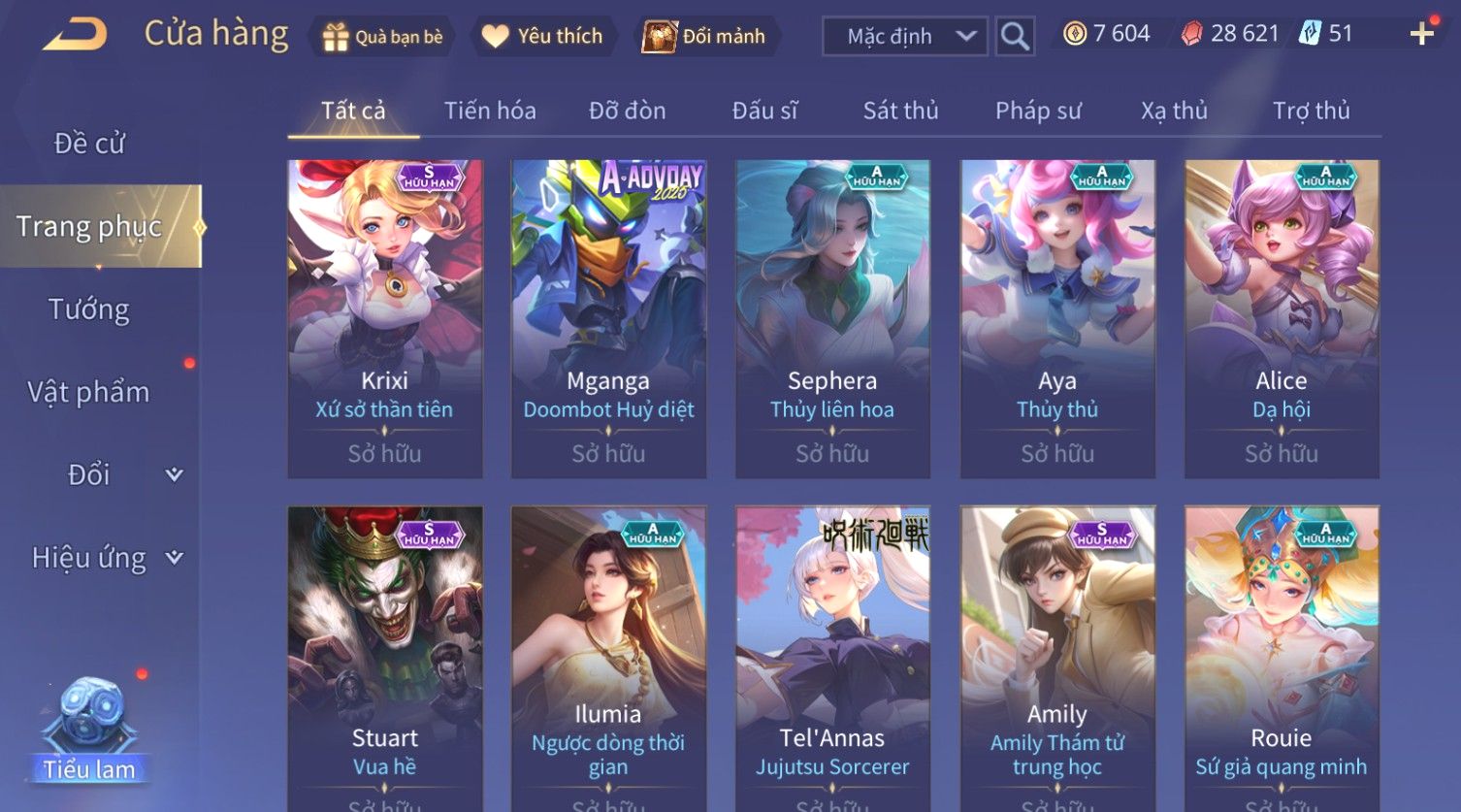Open the Vật phẩm items section
This screenshot has height=812, width=1461.
89,392
